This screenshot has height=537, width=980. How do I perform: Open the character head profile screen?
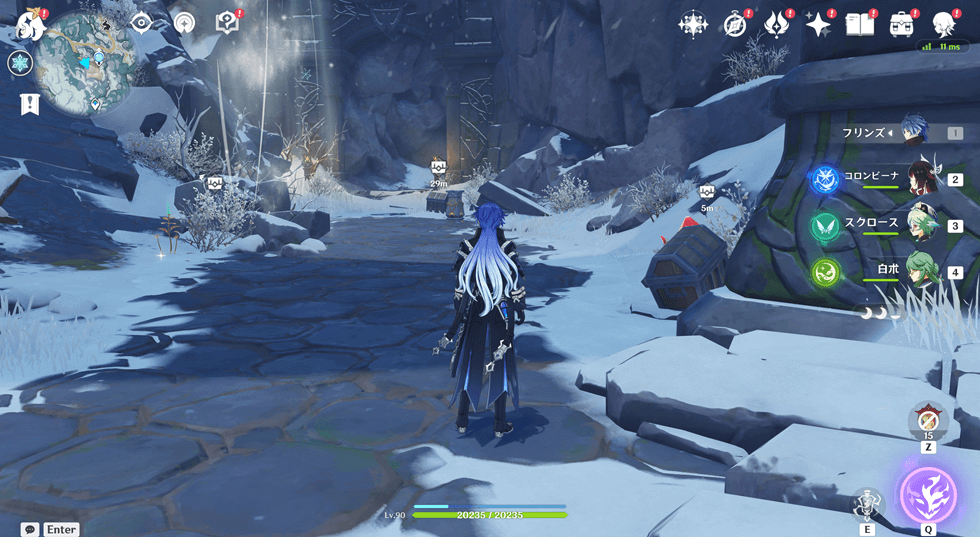tap(943, 25)
